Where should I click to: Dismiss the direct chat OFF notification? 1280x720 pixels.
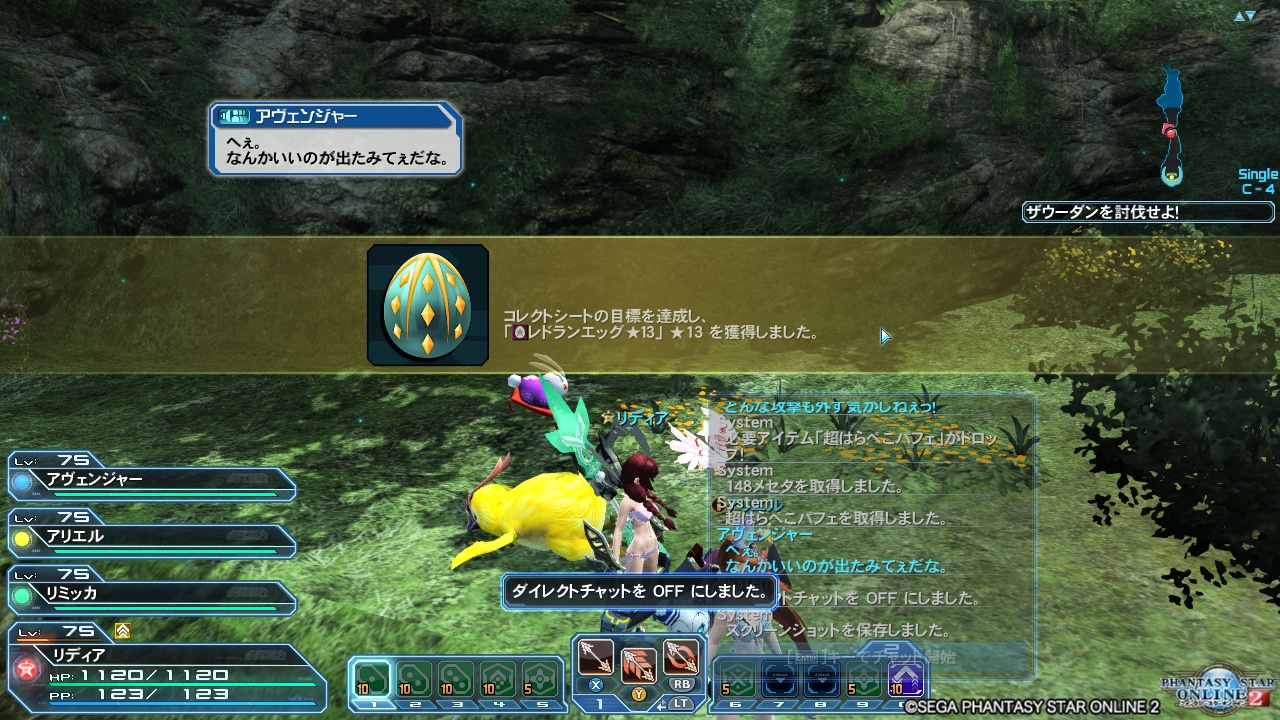(x=640, y=592)
